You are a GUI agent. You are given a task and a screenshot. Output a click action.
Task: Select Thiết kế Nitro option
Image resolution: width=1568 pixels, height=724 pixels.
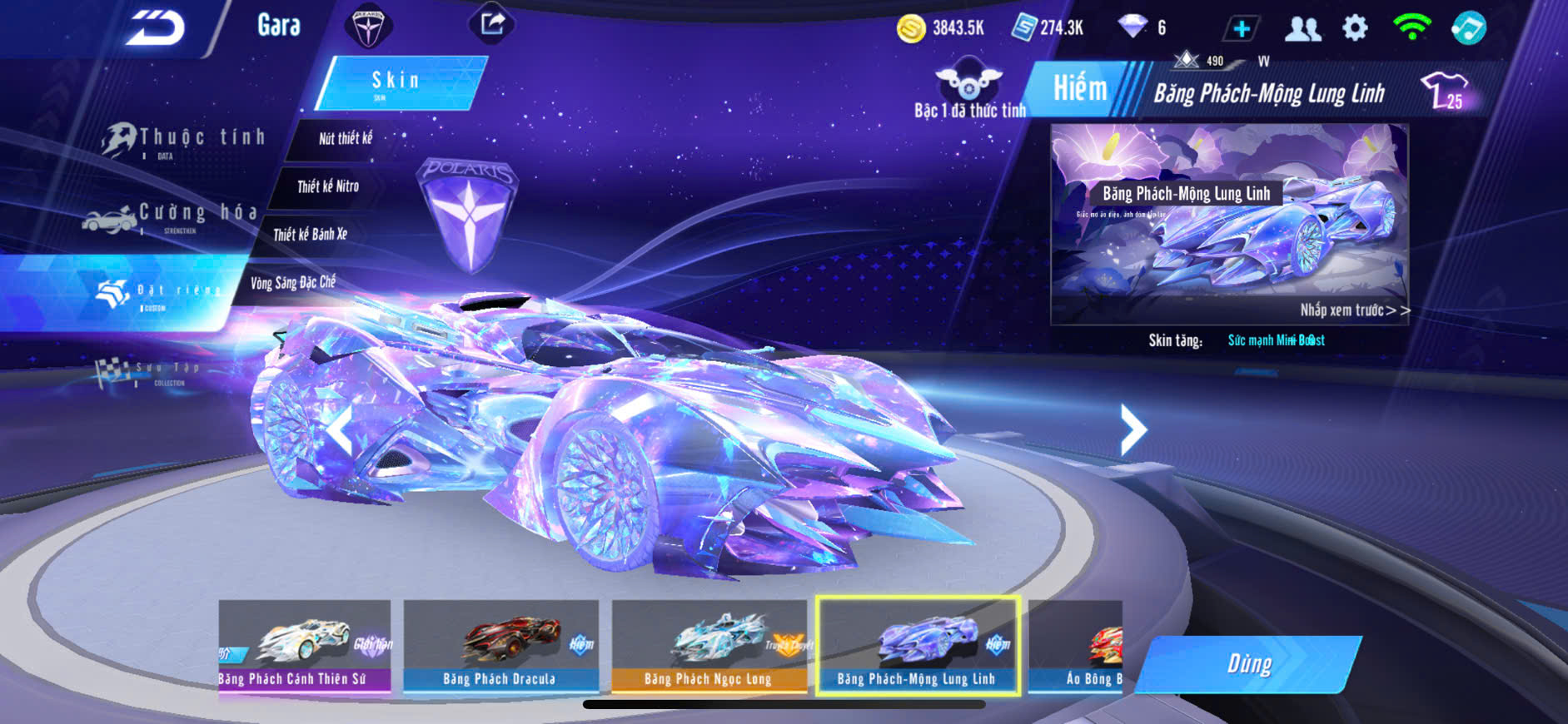328,186
